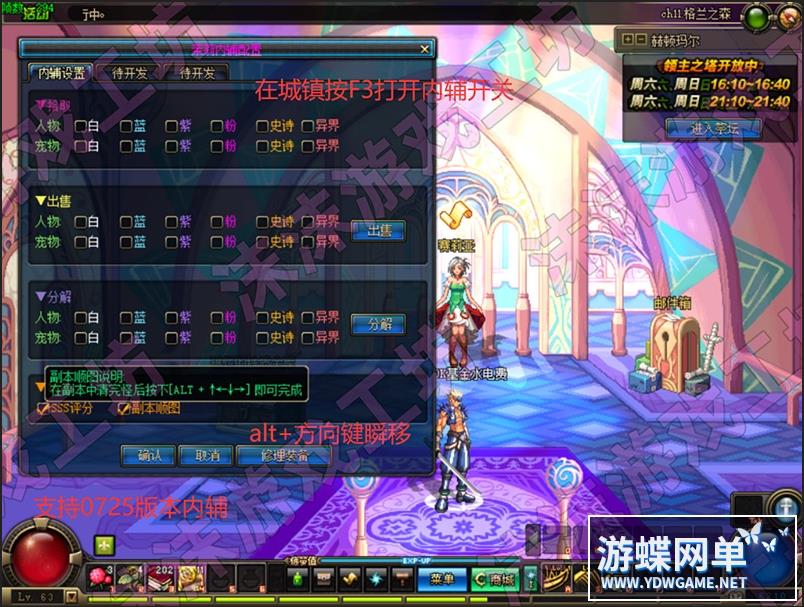Click the 分解 disassemble button

click(378, 324)
